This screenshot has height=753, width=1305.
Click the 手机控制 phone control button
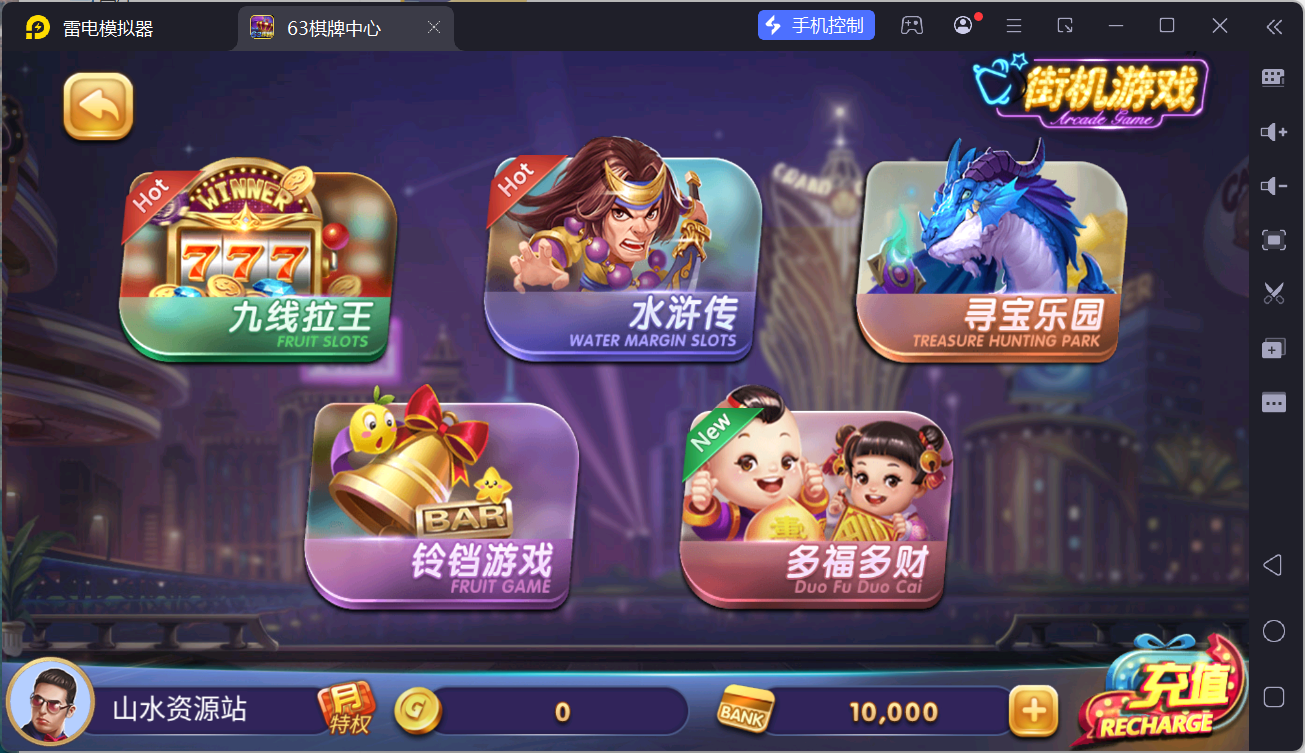point(816,24)
